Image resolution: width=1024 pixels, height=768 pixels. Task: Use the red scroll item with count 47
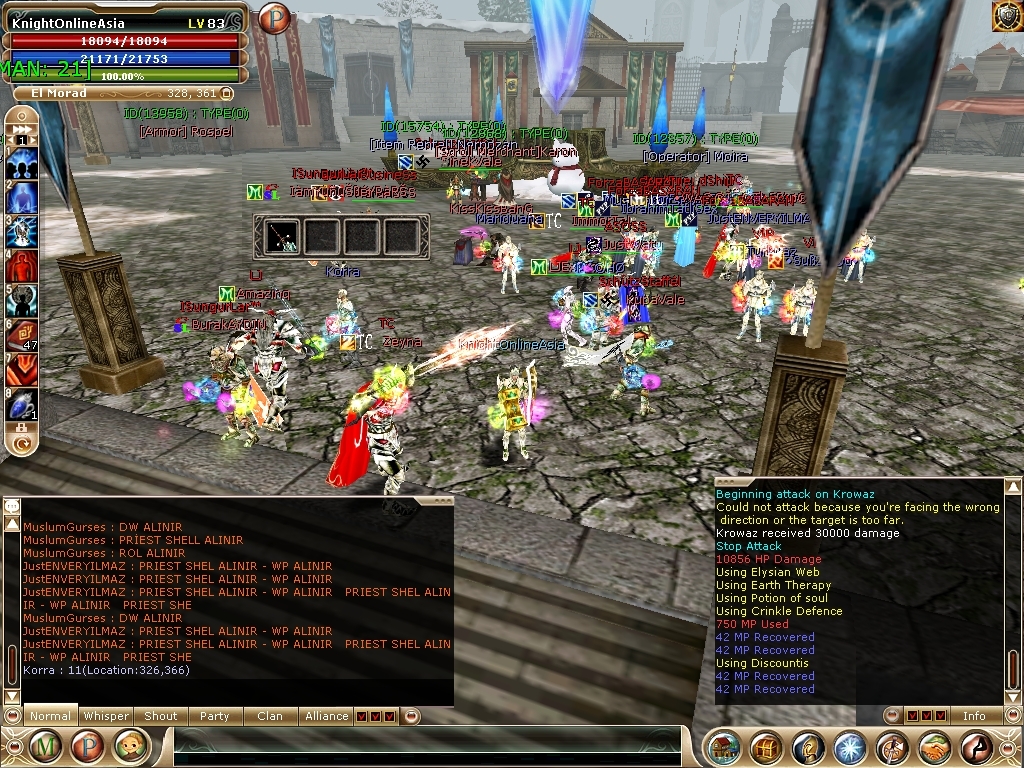point(22,335)
